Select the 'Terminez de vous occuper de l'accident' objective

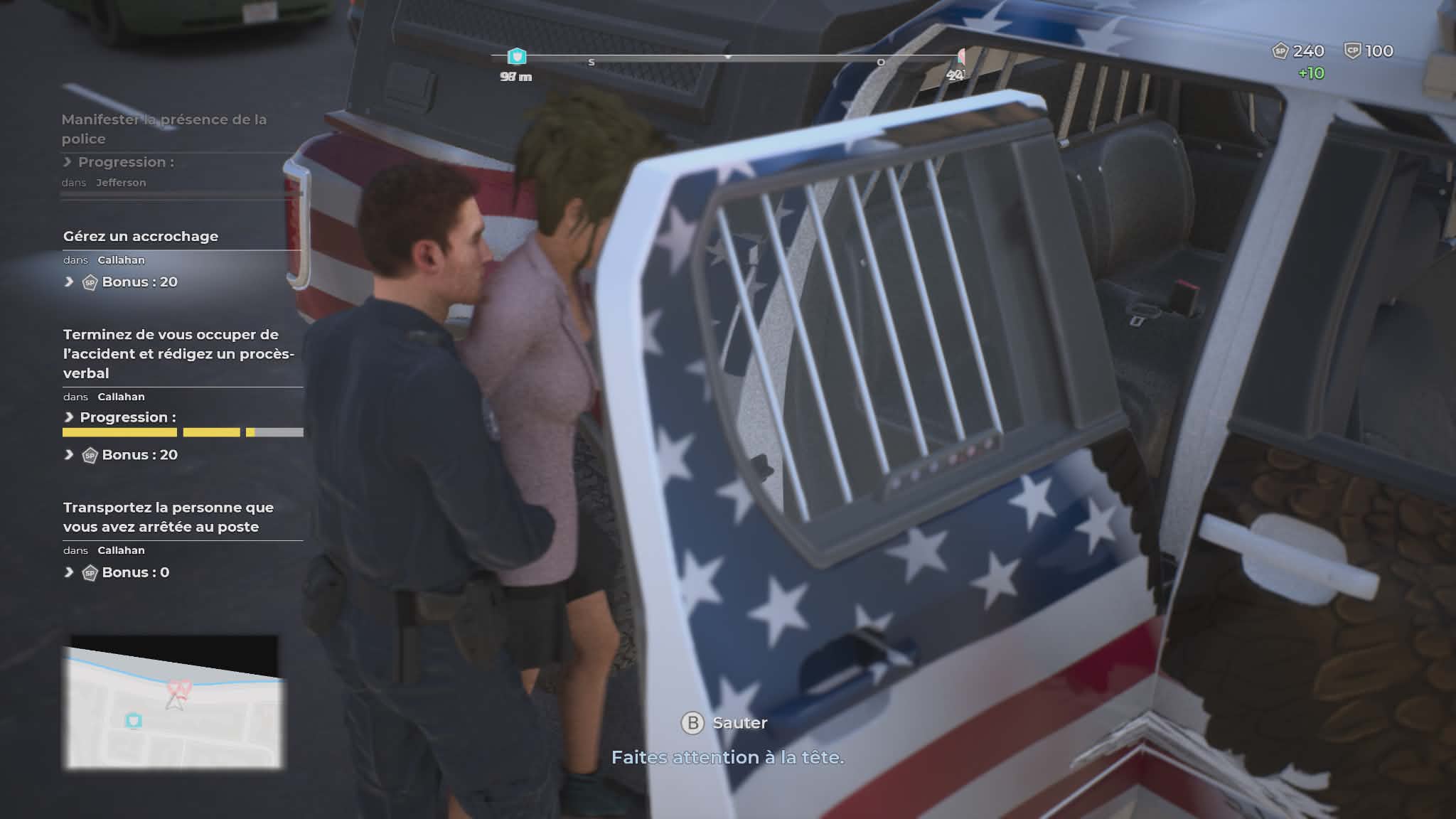click(178, 353)
